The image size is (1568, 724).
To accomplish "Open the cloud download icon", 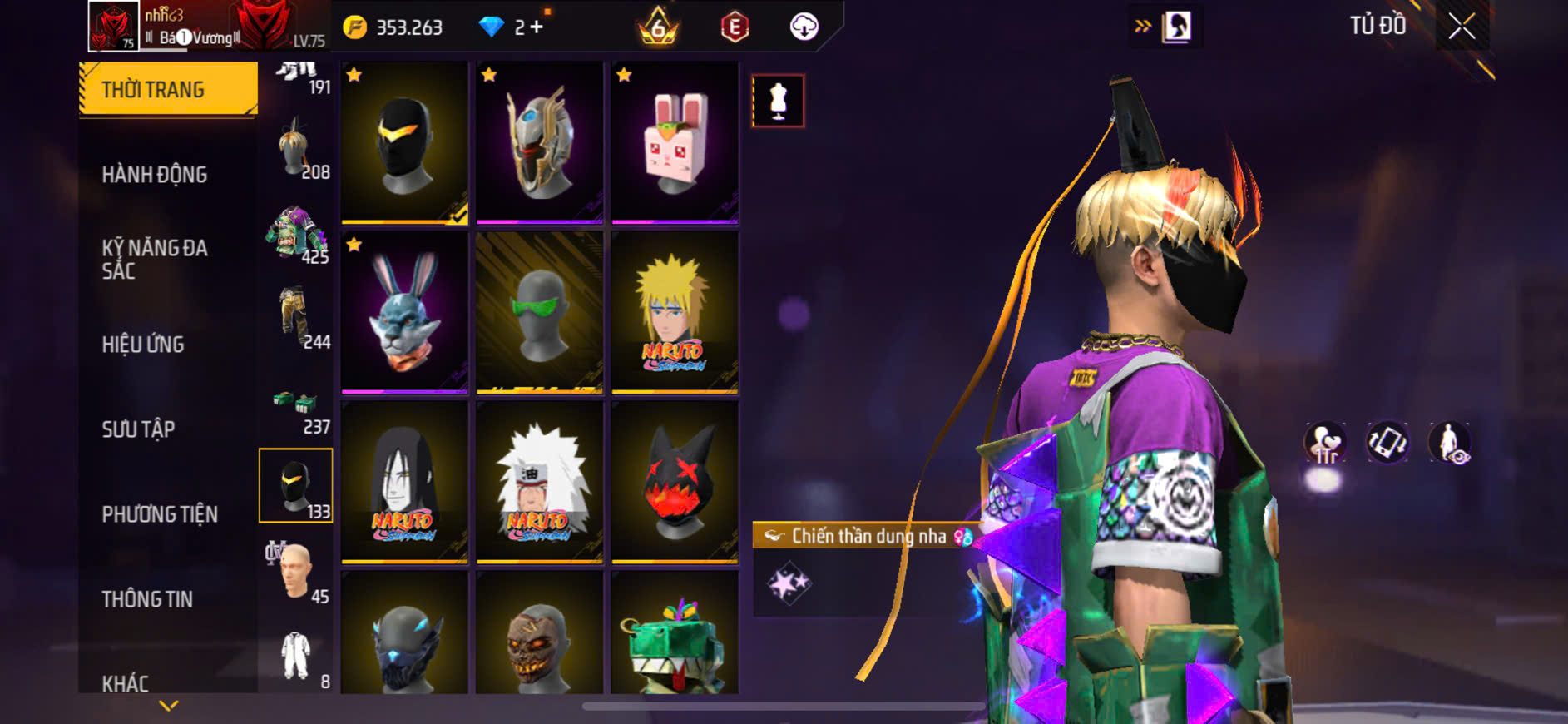I will [804, 27].
